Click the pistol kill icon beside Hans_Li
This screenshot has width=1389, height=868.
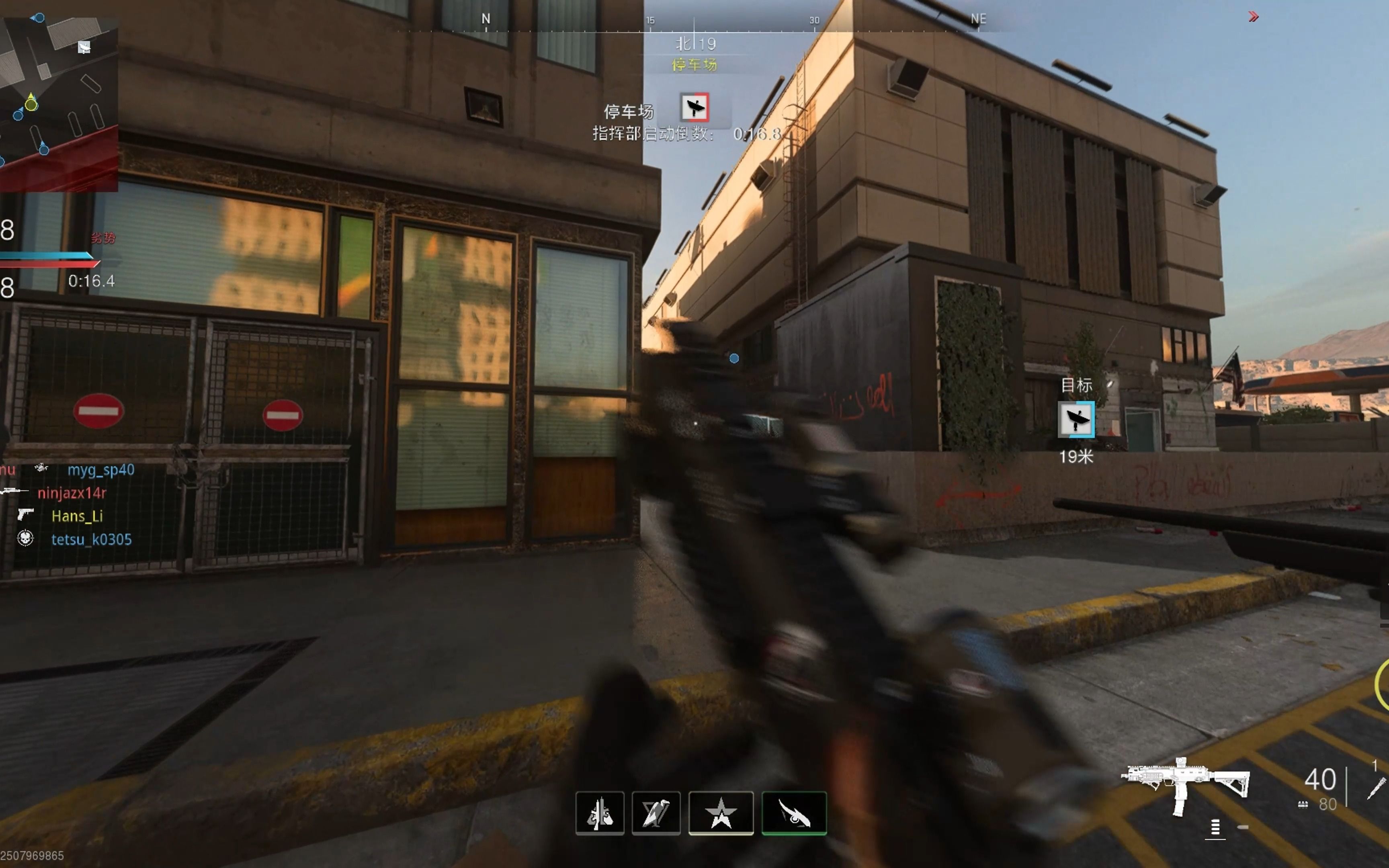point(27,514)
